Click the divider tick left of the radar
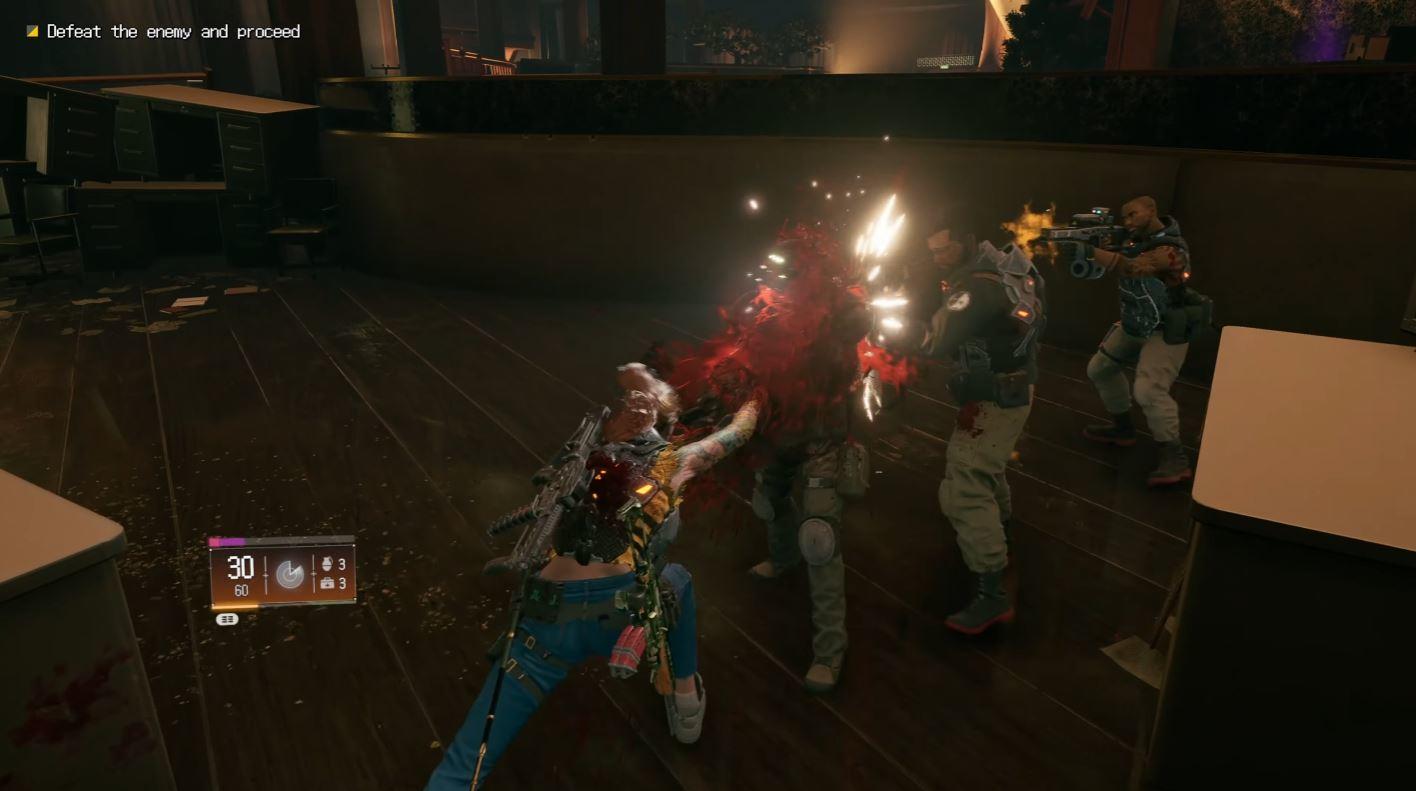The height and width of the screenshot is (791, 1416). pyautogui.click(x=266, y=575)
